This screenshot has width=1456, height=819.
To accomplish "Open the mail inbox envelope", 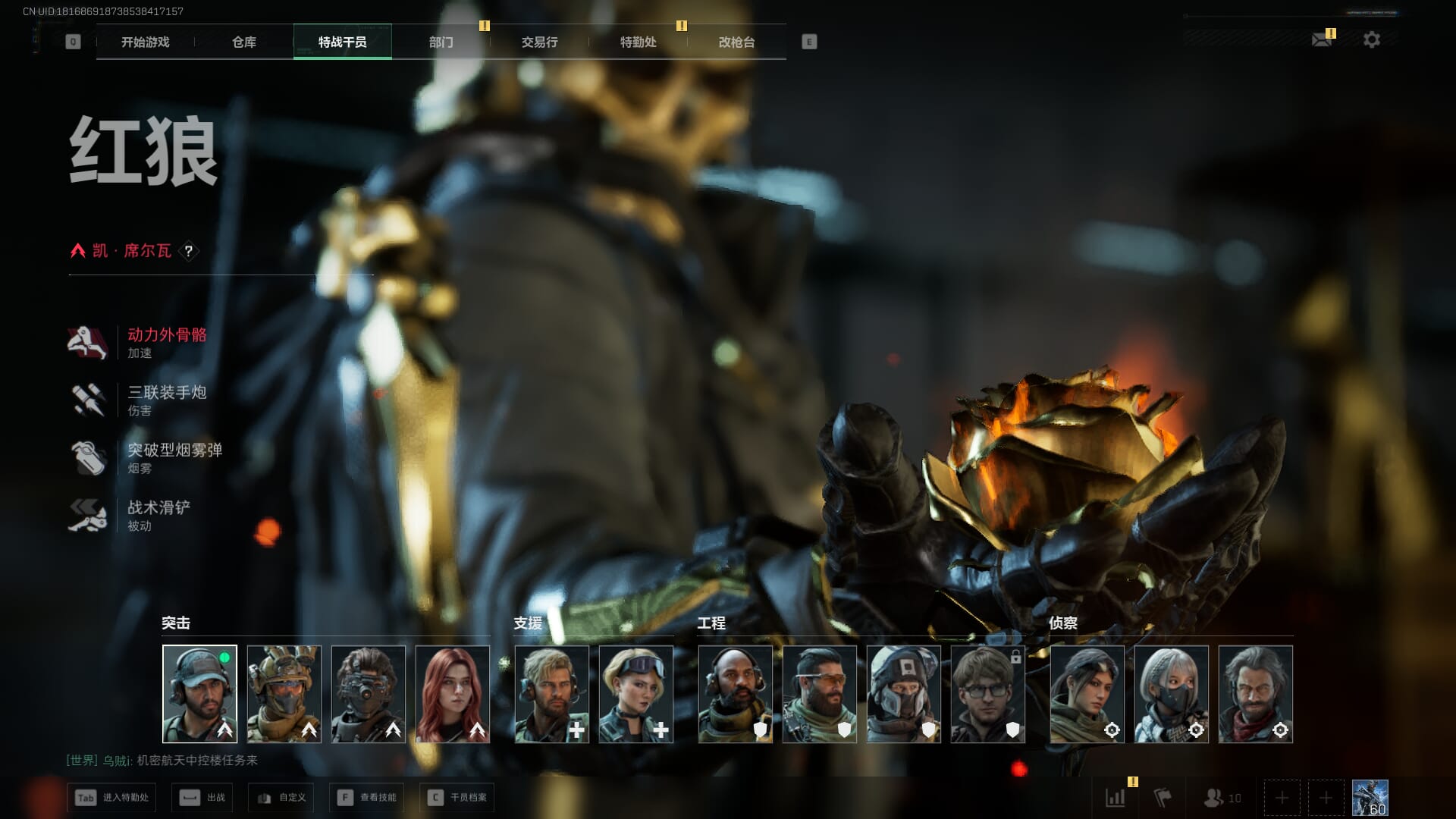I will coord(1322,39).
